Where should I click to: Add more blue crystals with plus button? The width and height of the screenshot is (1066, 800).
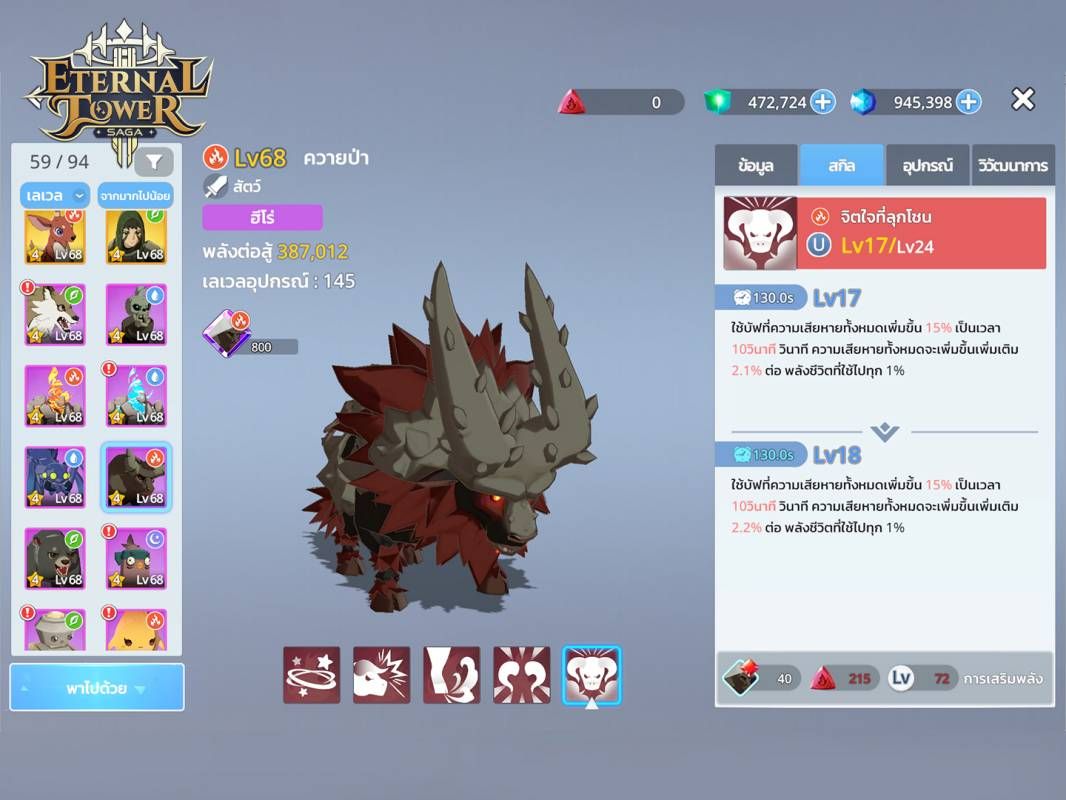pos(968,101)
